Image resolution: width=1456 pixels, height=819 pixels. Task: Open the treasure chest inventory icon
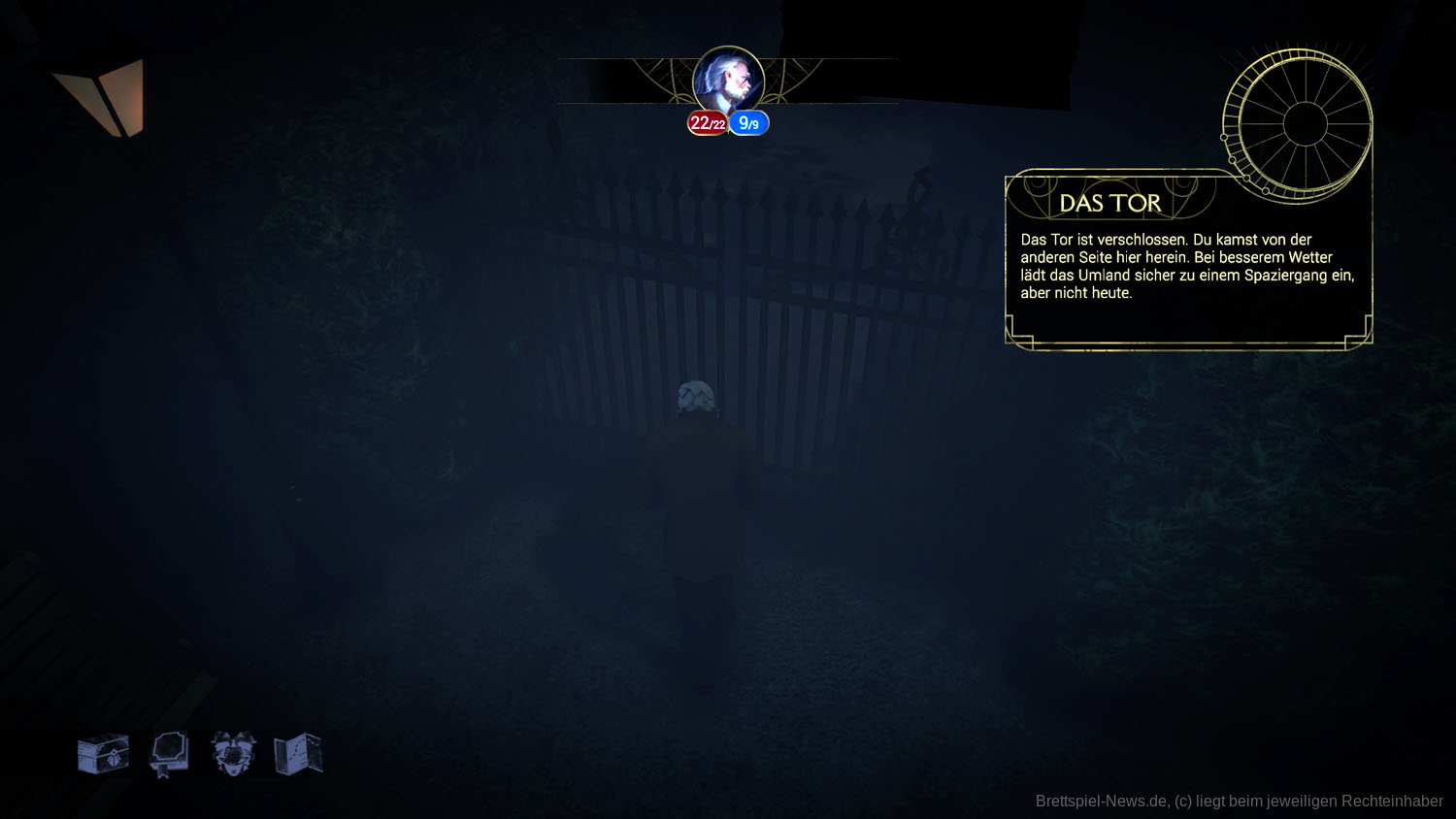click(103, 754)
